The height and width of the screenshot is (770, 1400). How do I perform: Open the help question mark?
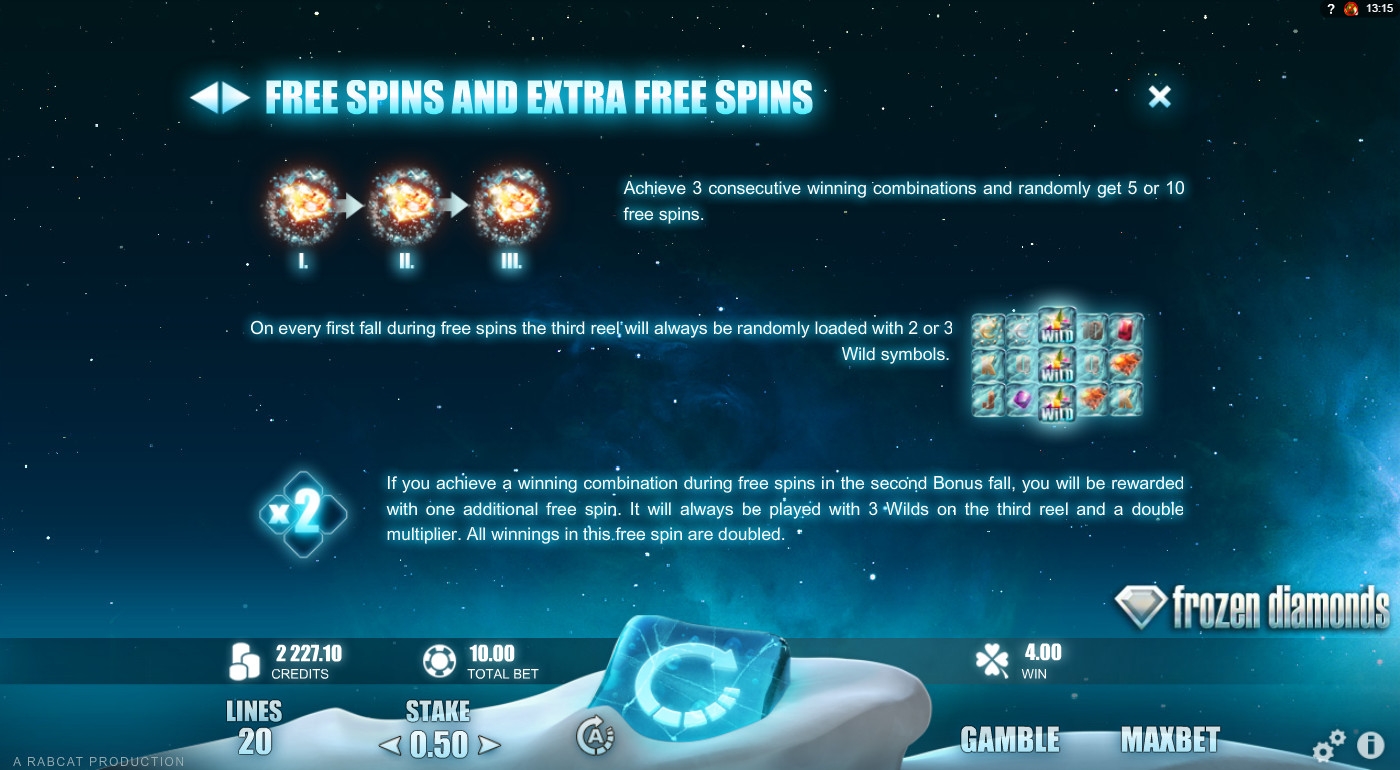1331,9
